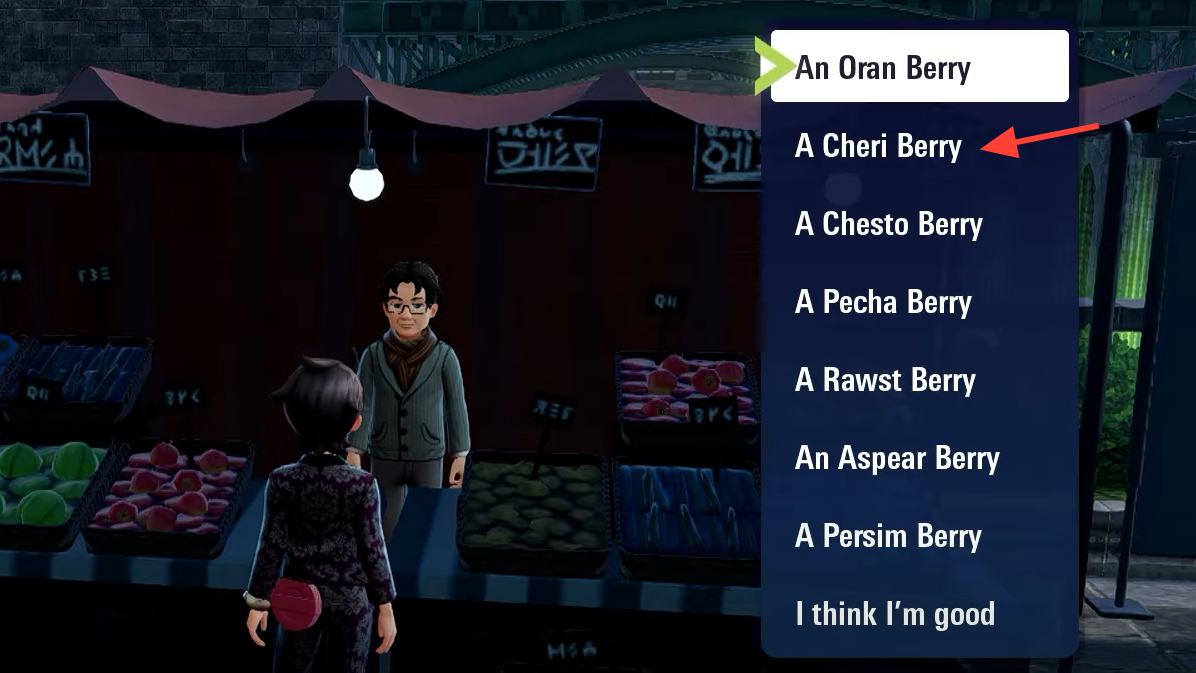Select A Persim Berry
This screenshot has width=1196, height=673.
tap(888, 536)
